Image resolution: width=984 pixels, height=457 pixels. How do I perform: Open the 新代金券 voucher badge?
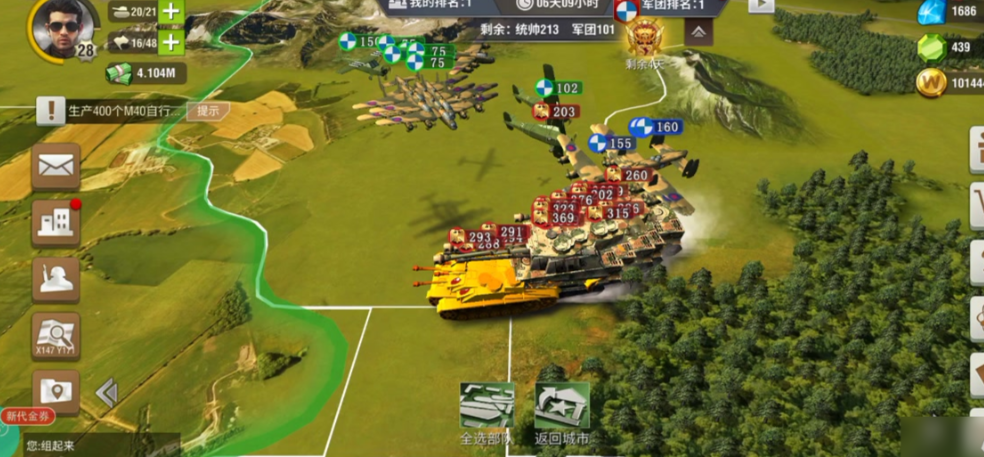28,416
